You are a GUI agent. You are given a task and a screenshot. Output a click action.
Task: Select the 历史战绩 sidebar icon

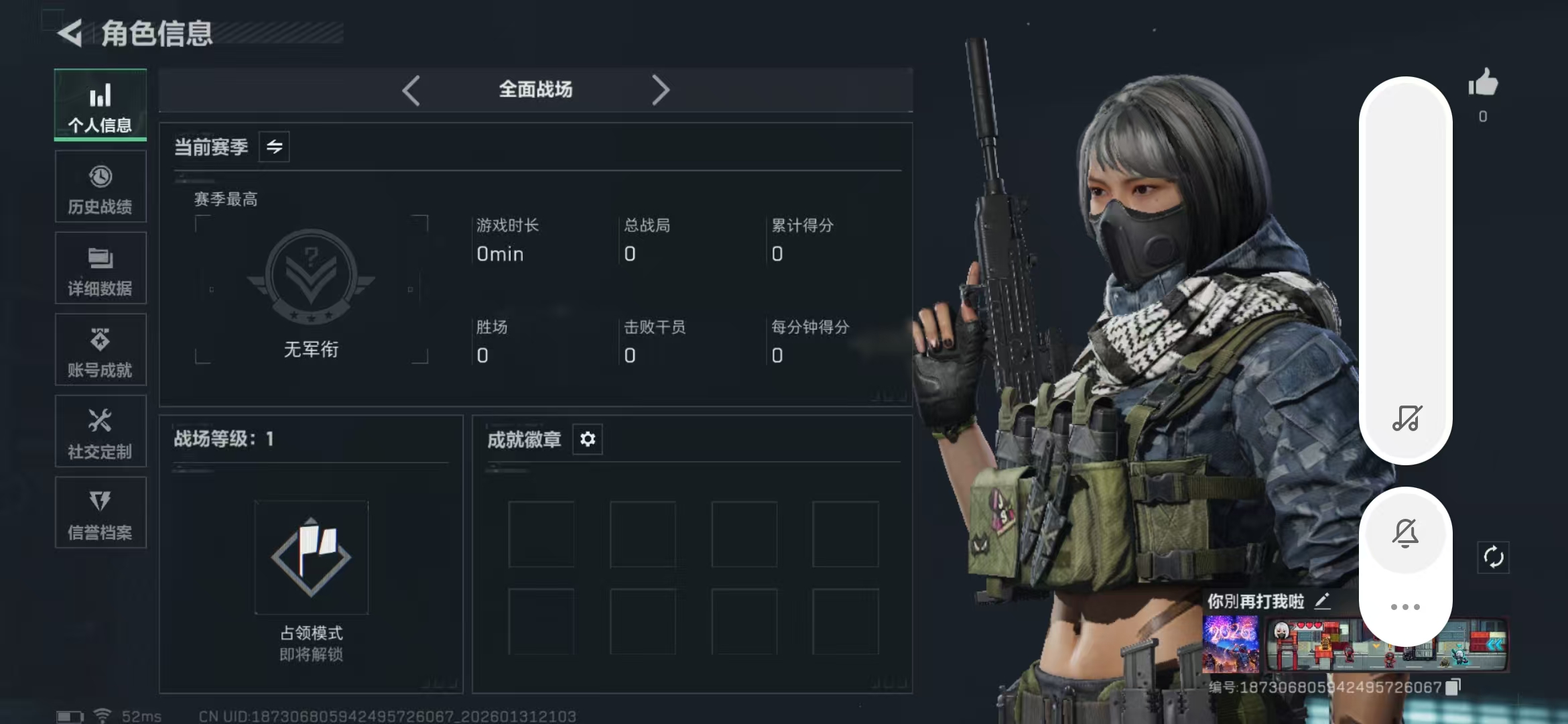(100, 186)
